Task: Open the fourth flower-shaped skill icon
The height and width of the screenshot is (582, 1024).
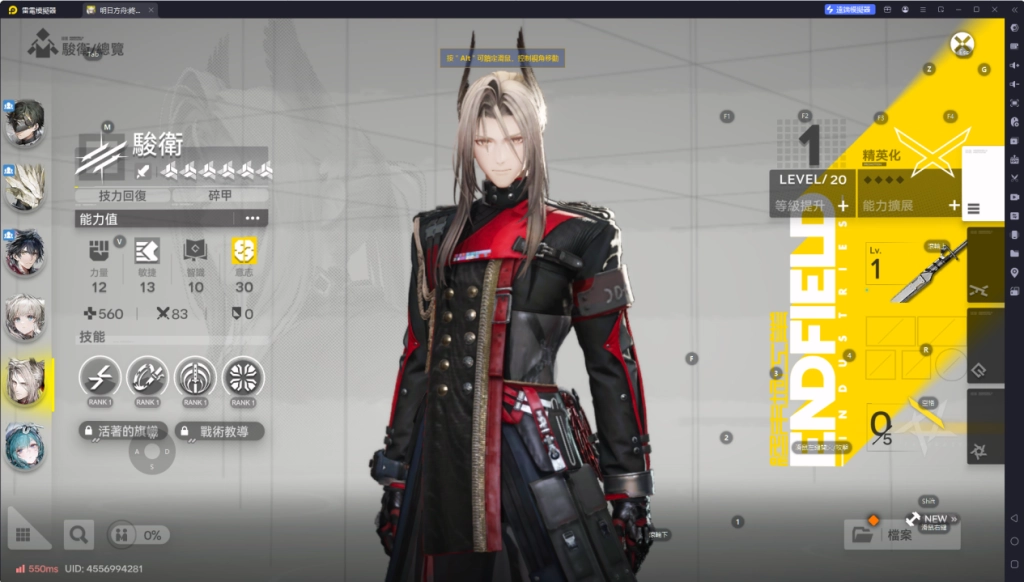Action: (x=243, y=376)
